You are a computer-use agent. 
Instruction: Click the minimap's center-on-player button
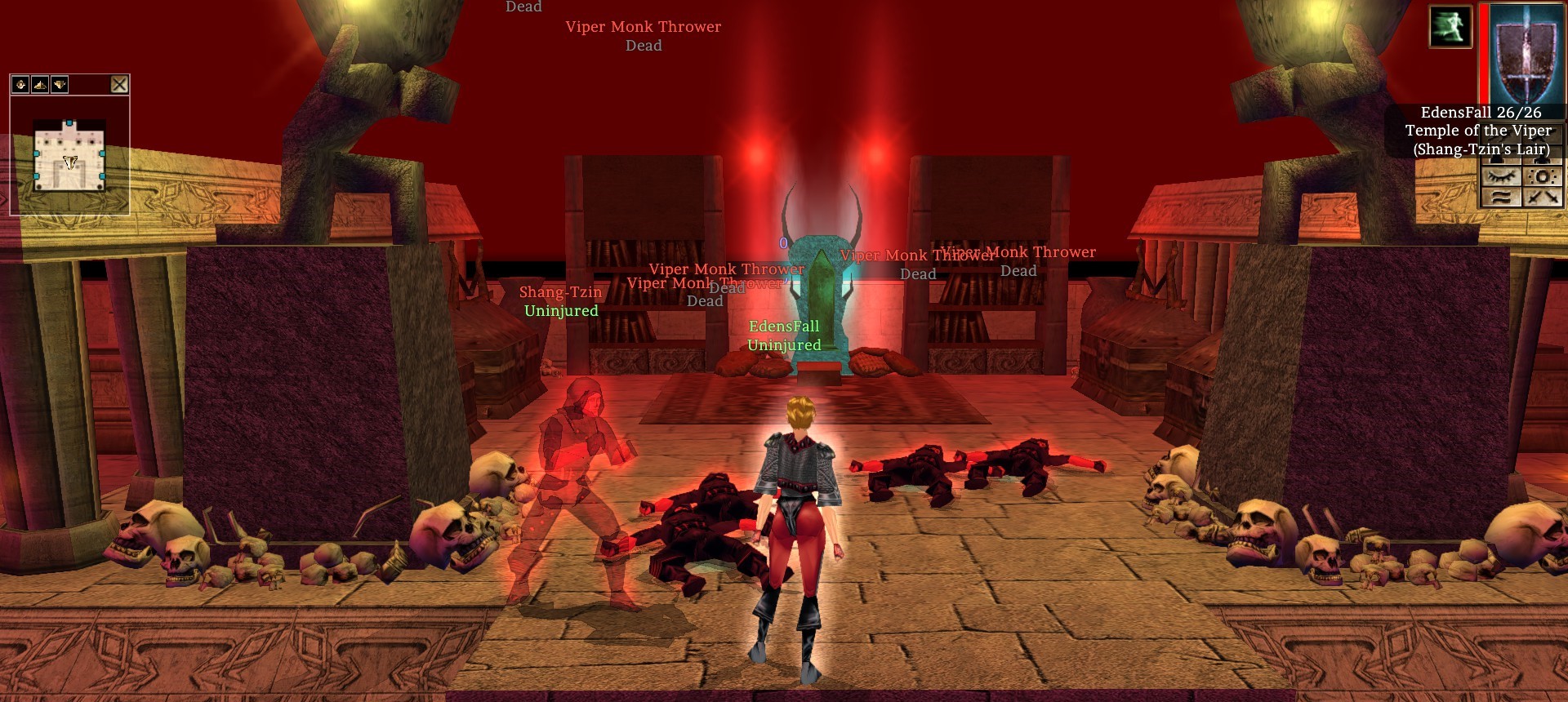click(20, 84)
